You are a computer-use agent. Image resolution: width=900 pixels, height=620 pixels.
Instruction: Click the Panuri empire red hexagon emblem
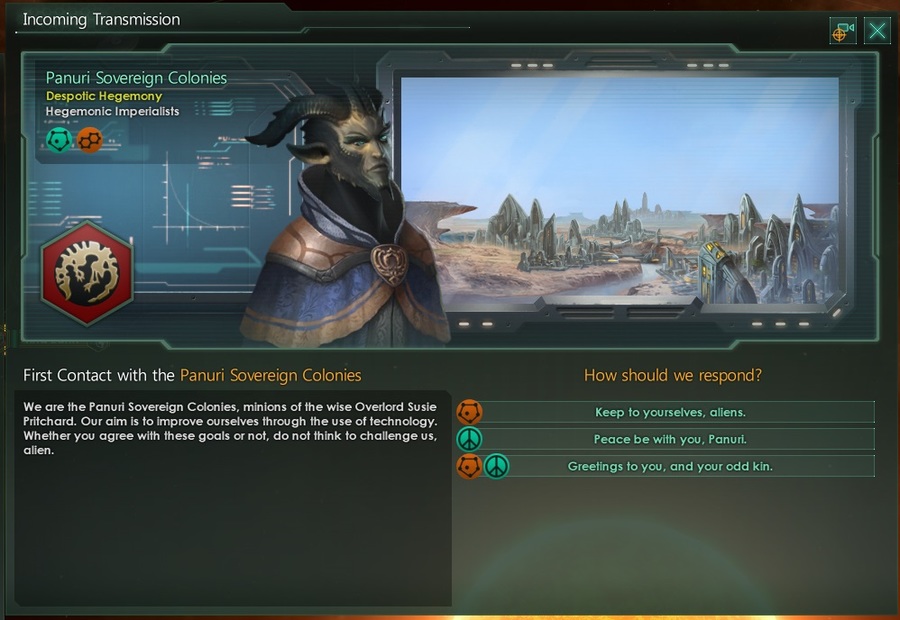click(x=87, y=271)
